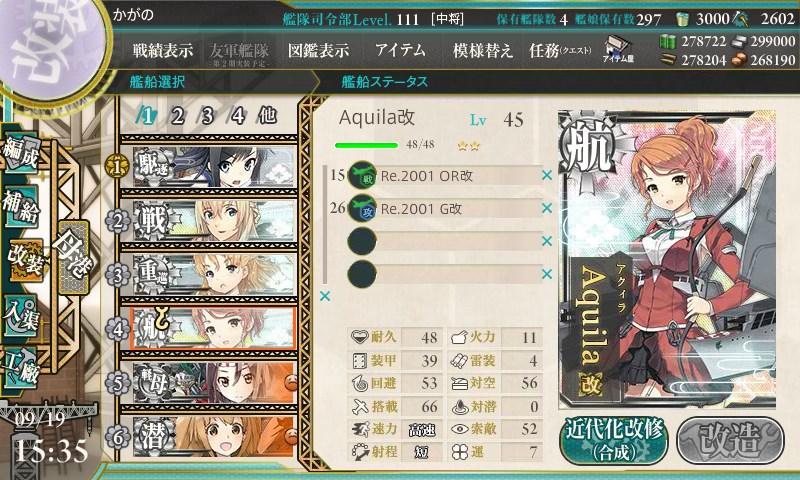
Task: Click the 改造 remodel button
Action: 728,438
